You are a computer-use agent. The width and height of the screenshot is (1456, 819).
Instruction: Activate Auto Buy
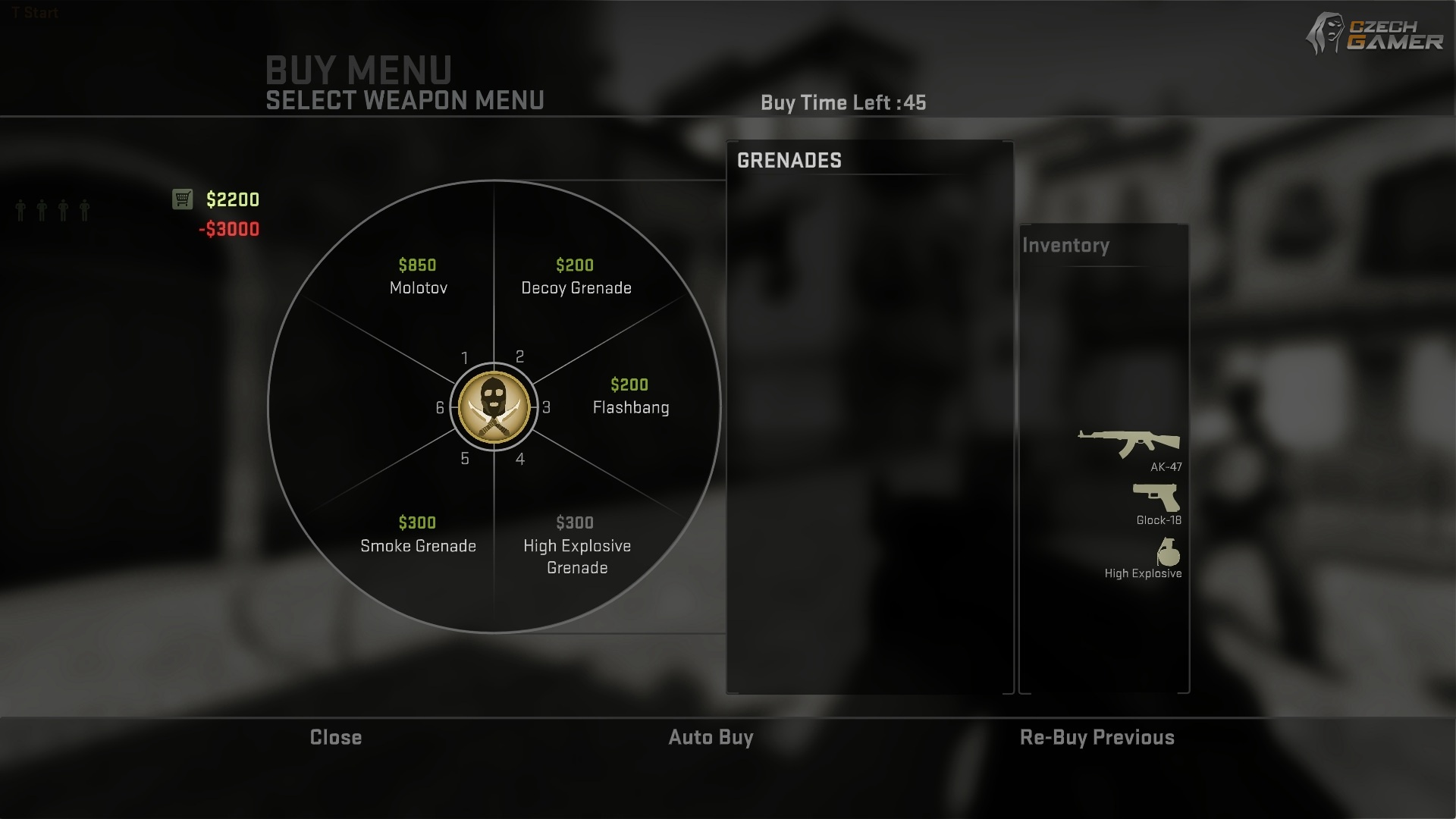[711, 737]
